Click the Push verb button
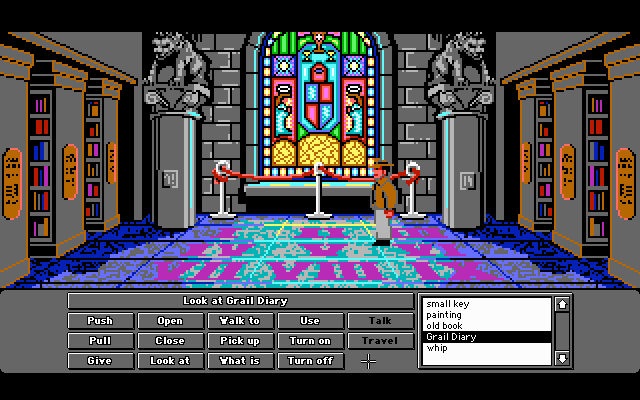640x400 pixels. 100,321
